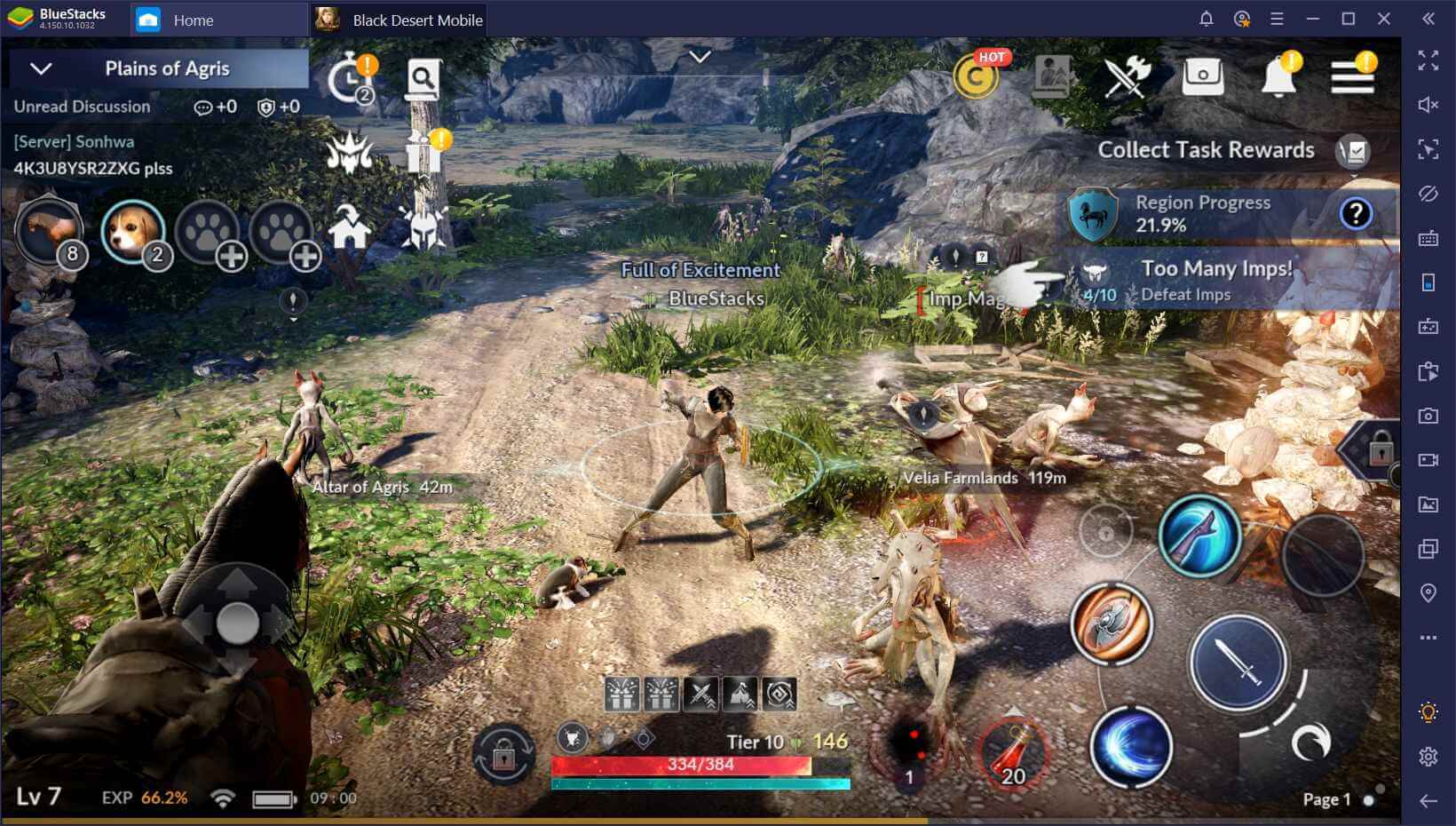Expand the Collect Task Rewards list
This screenshot has width=1456, height=826.
pyautogui.click(x=1352, y=150)
